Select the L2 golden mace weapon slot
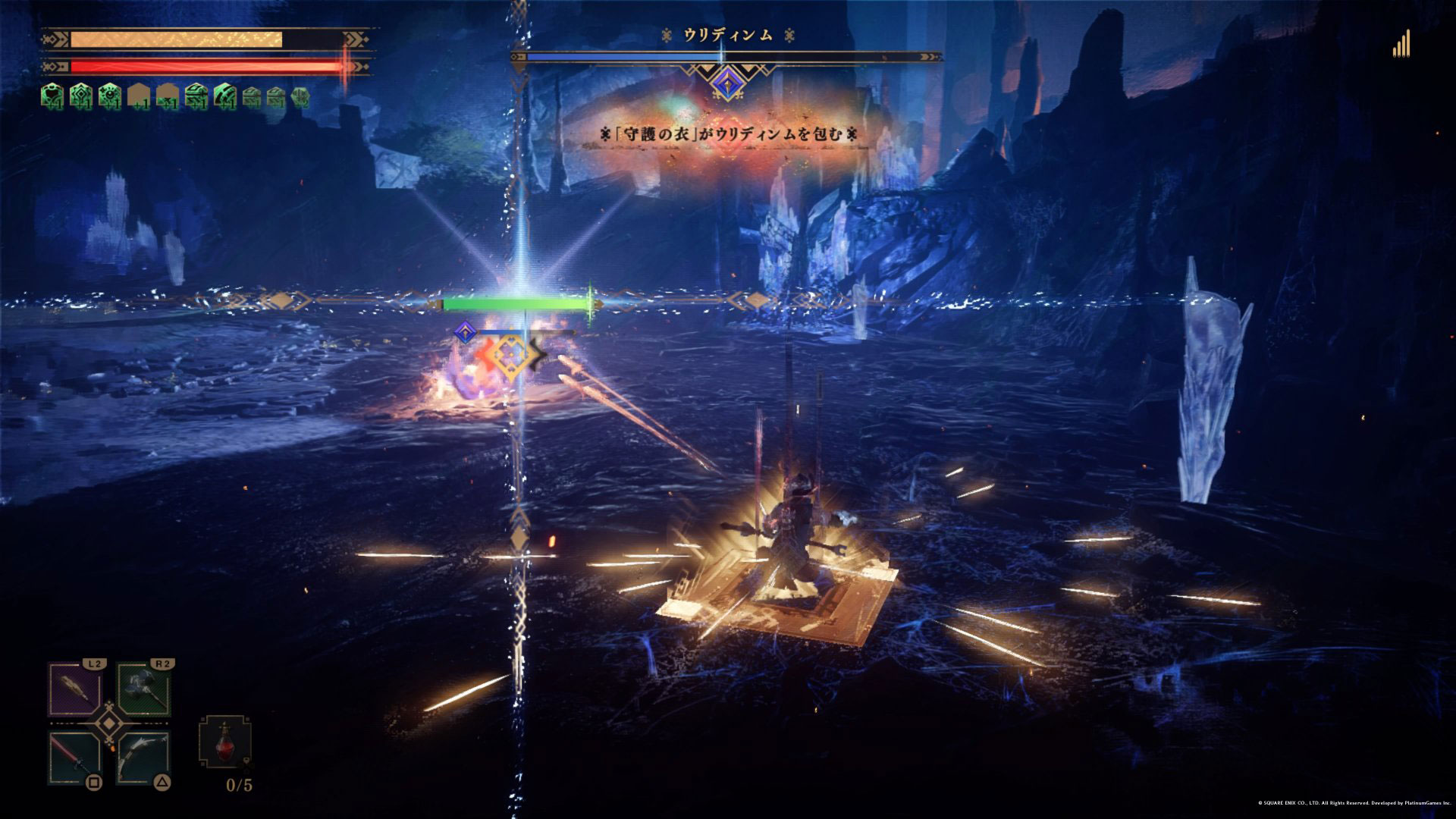1456x819 pixels. 75,689
